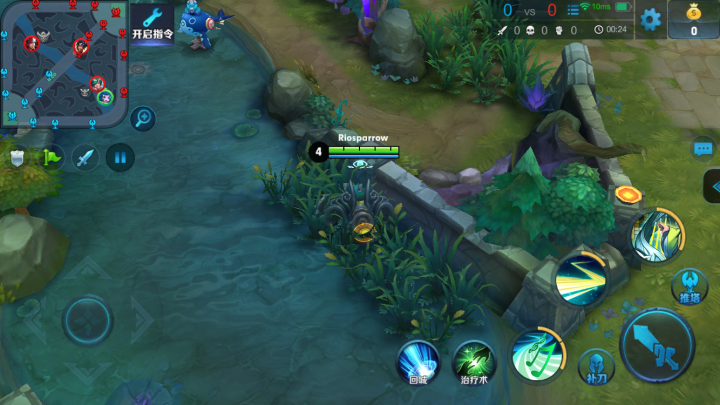Send the green flag rally signal
The height and width of the screenshot is (405, 720).
(51, 157)
